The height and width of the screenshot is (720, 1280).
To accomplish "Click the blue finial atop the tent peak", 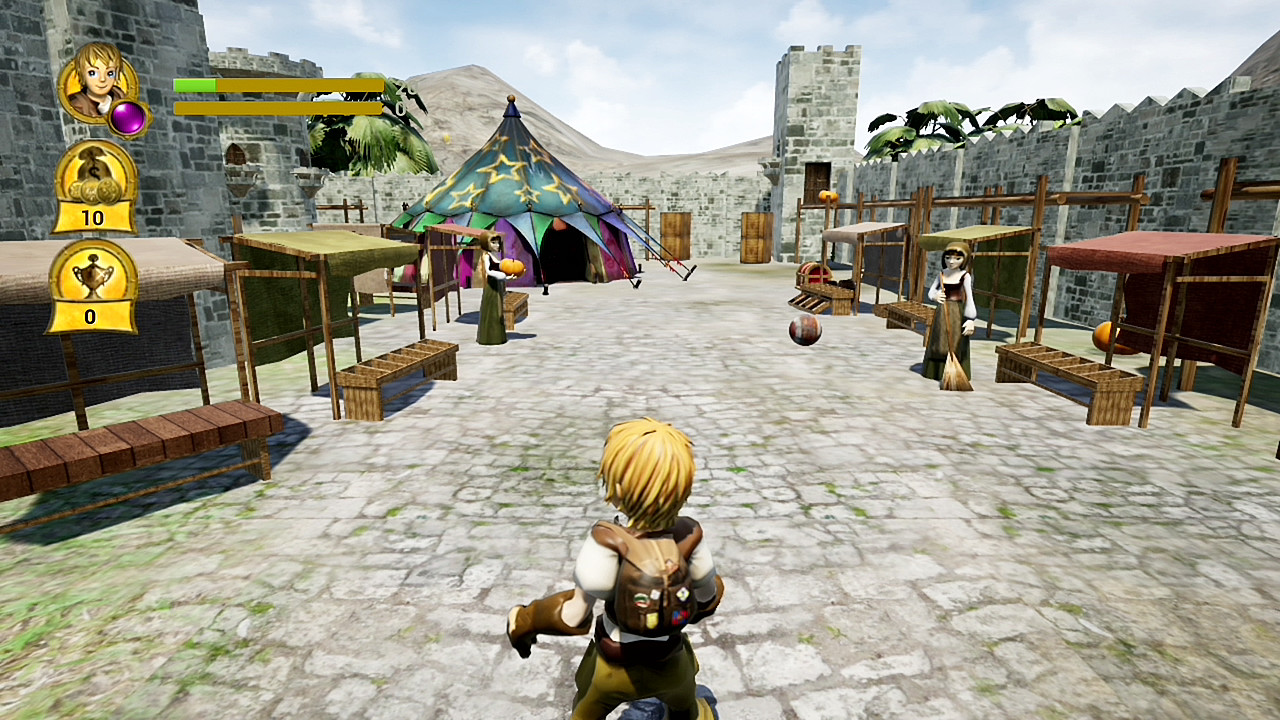I will click(x=513, y=104).
